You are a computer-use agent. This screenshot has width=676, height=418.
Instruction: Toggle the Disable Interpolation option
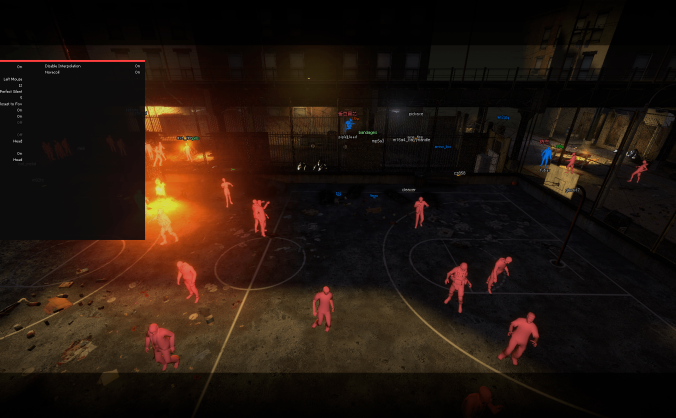click(137, 66)
